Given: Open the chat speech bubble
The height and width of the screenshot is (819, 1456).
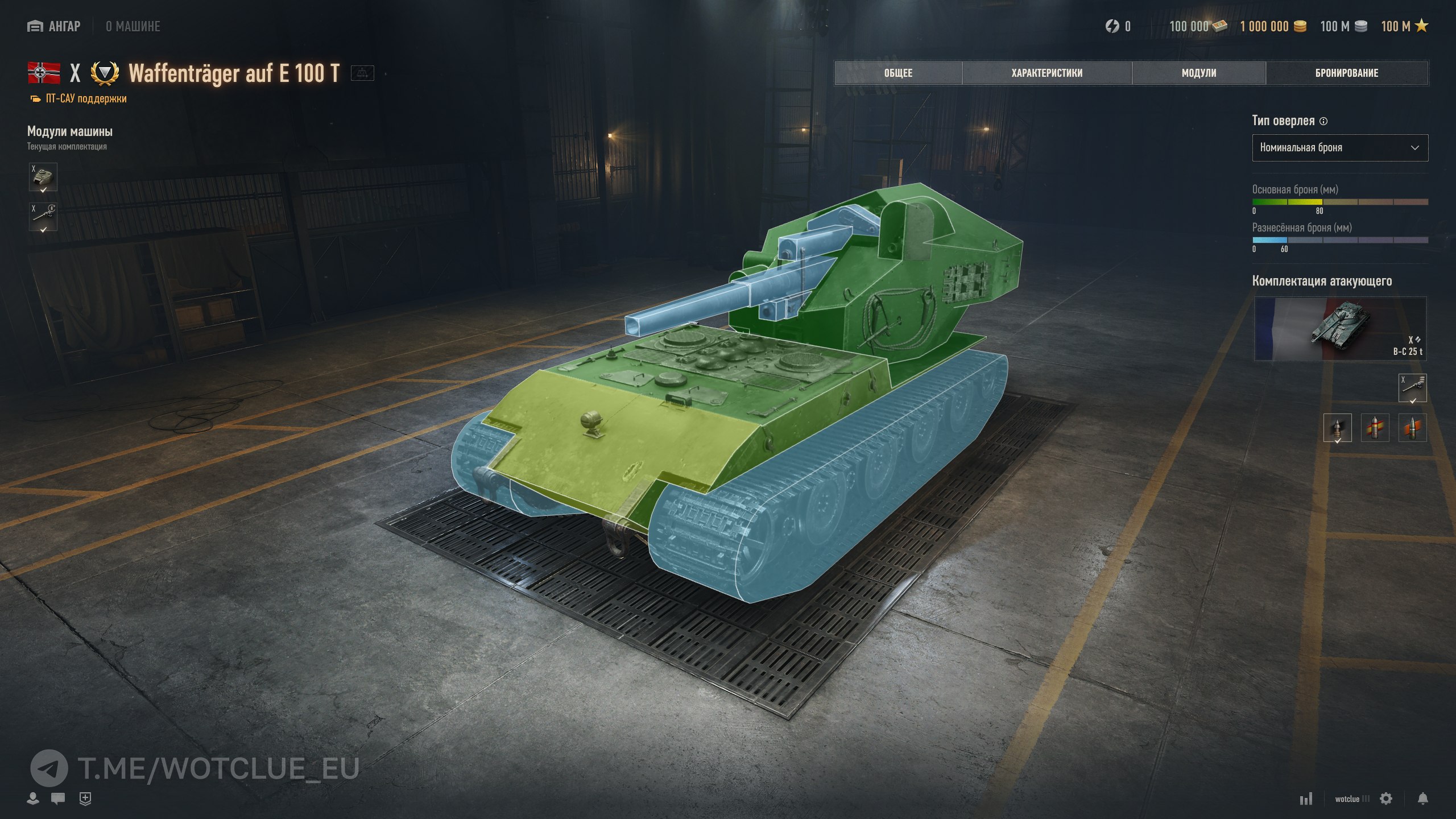Looking at the screenshot, I should pos(58,799).
